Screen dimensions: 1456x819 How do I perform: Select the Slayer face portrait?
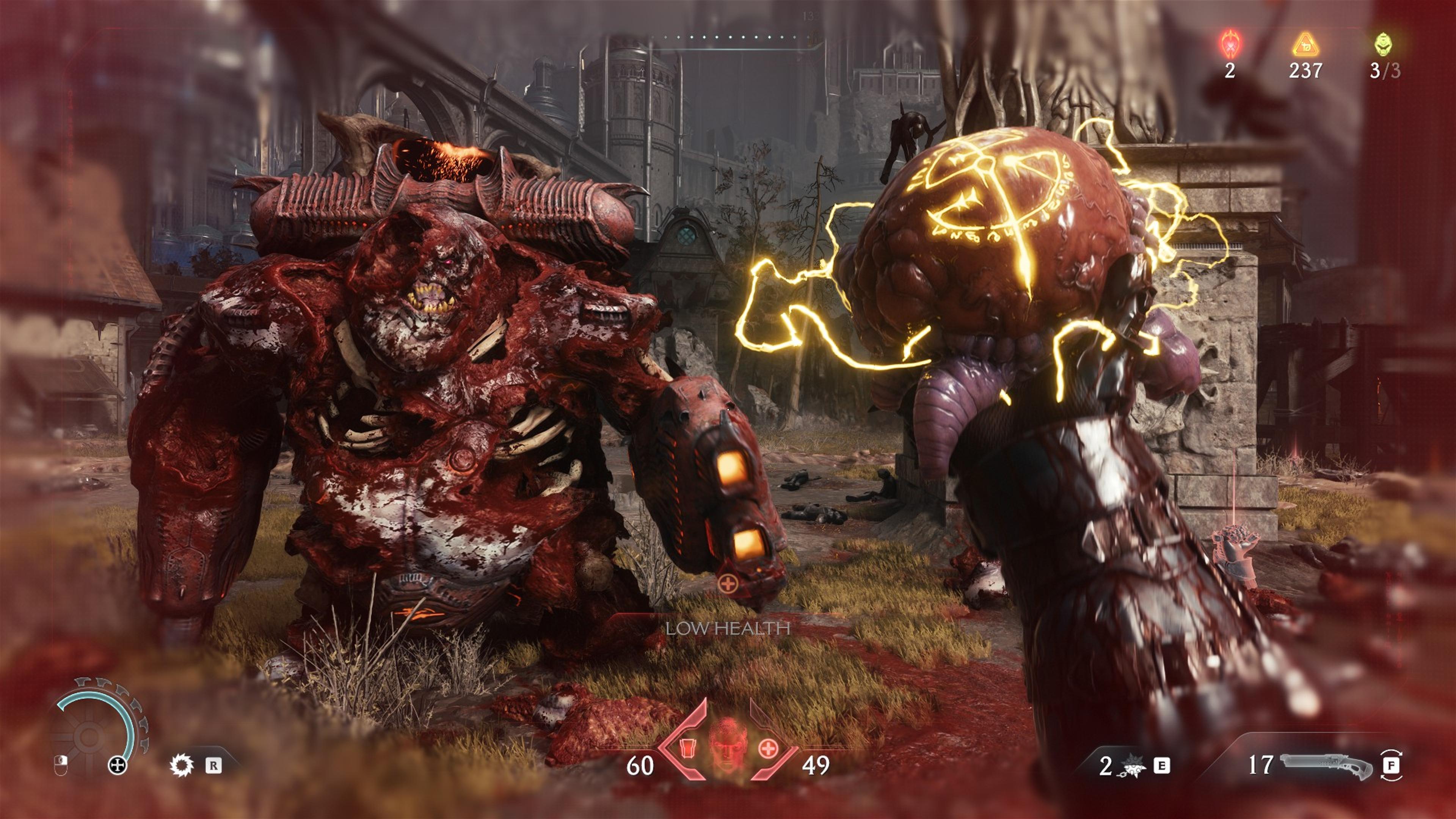click(x=728, y=745)
